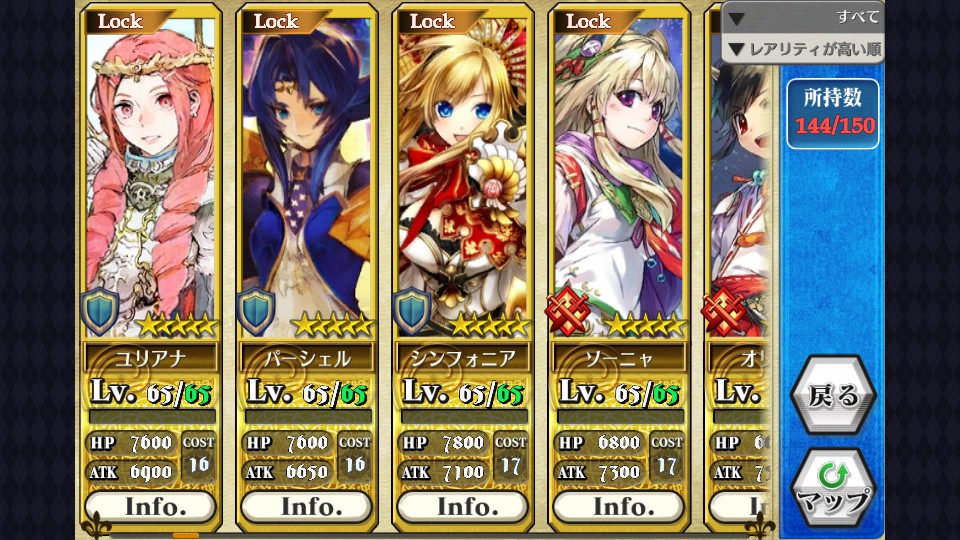Open Info for ユリアナ card
The image size is (960, 540).
[150, 506]
